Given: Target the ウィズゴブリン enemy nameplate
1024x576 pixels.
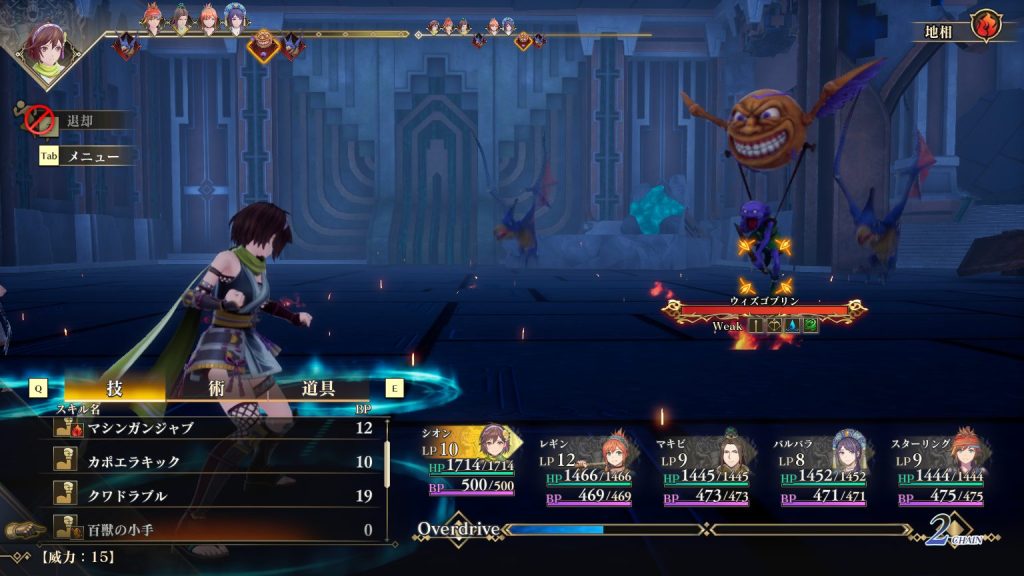Looking at the screenshot, I should (764, 301).
